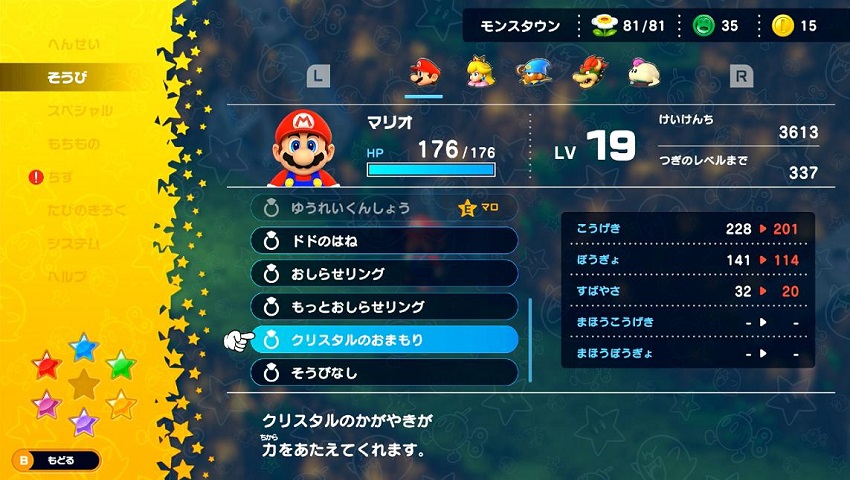The image size is (850, 480).
Task: Switch to Bowser's character tab
Action: point(587,73)
